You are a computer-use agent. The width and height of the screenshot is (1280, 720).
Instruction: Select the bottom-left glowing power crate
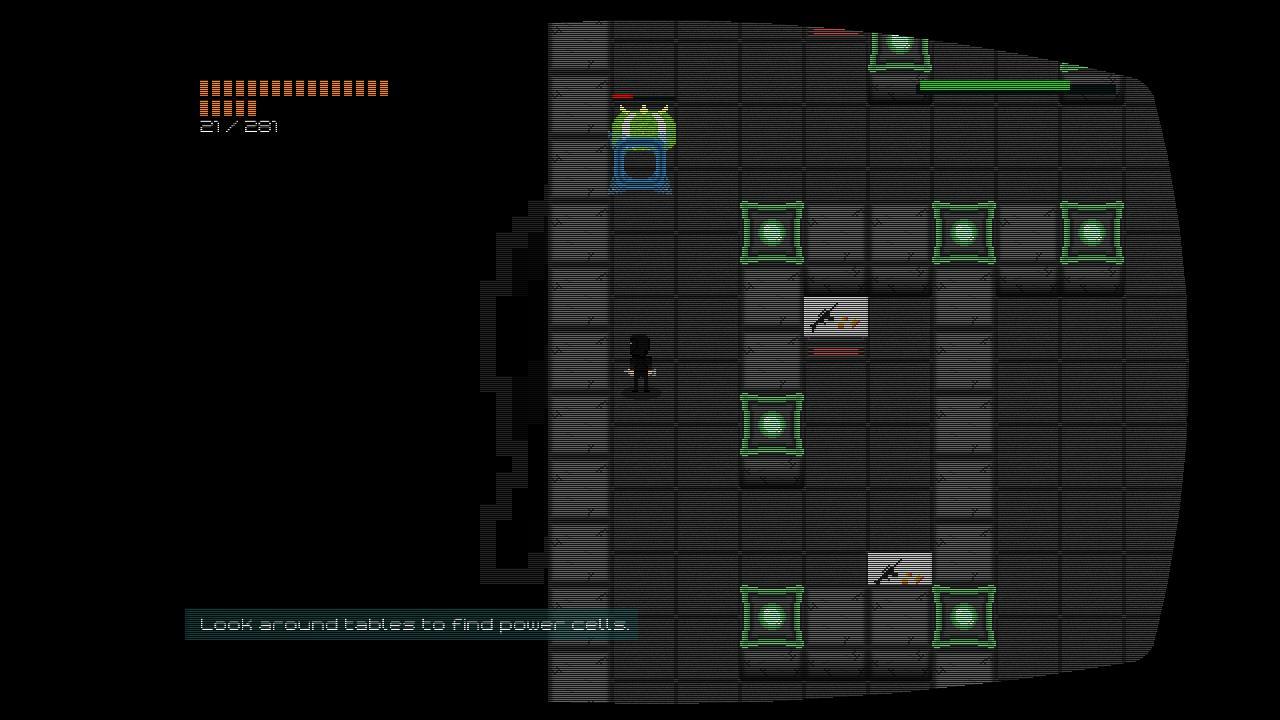(x=771, y=616)
